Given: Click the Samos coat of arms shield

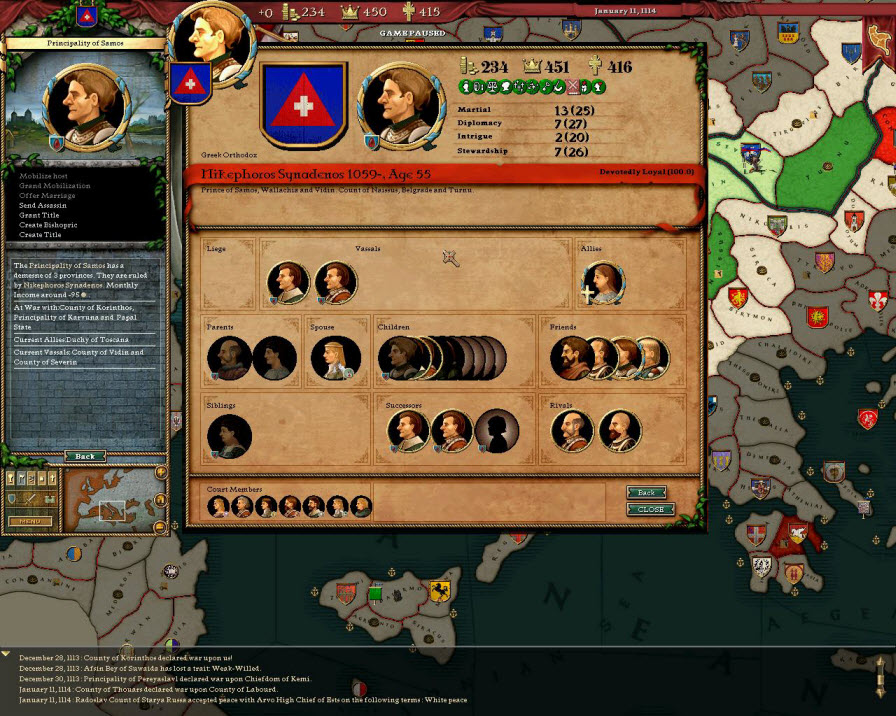Looking at the screenshot, I should (x=303, y=105).
